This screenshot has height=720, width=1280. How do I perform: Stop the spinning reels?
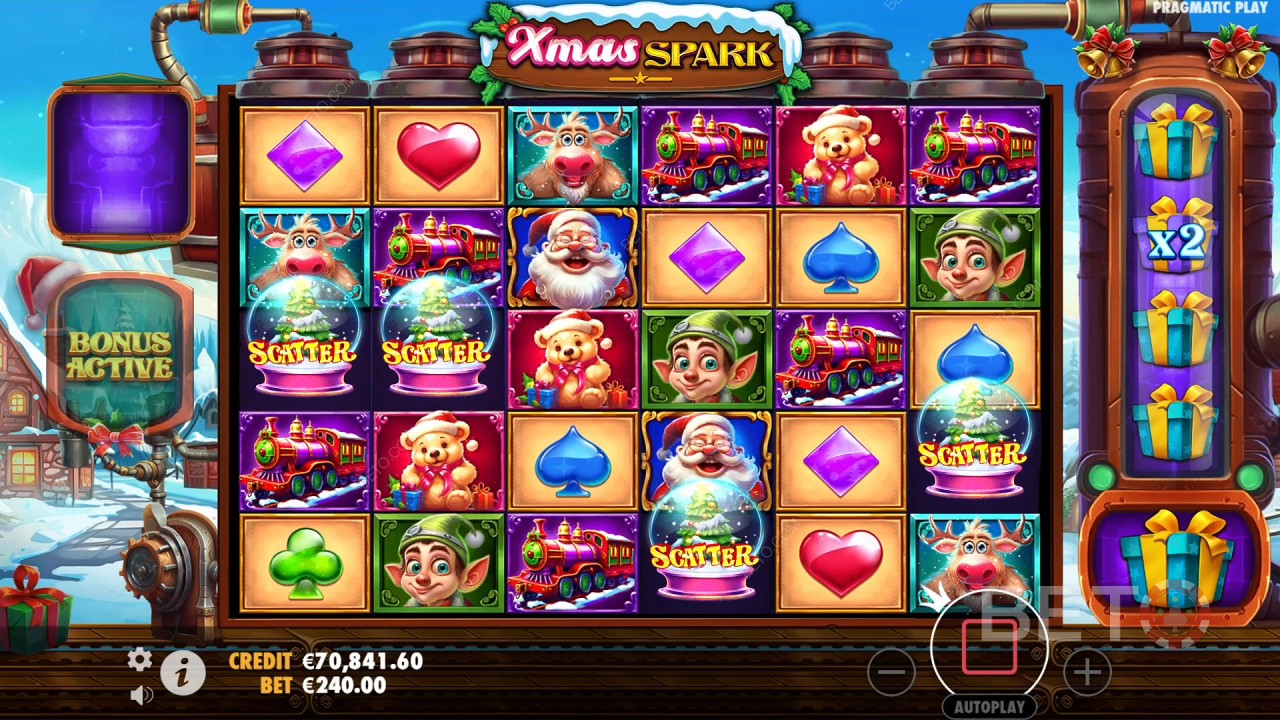click(989, 647)
